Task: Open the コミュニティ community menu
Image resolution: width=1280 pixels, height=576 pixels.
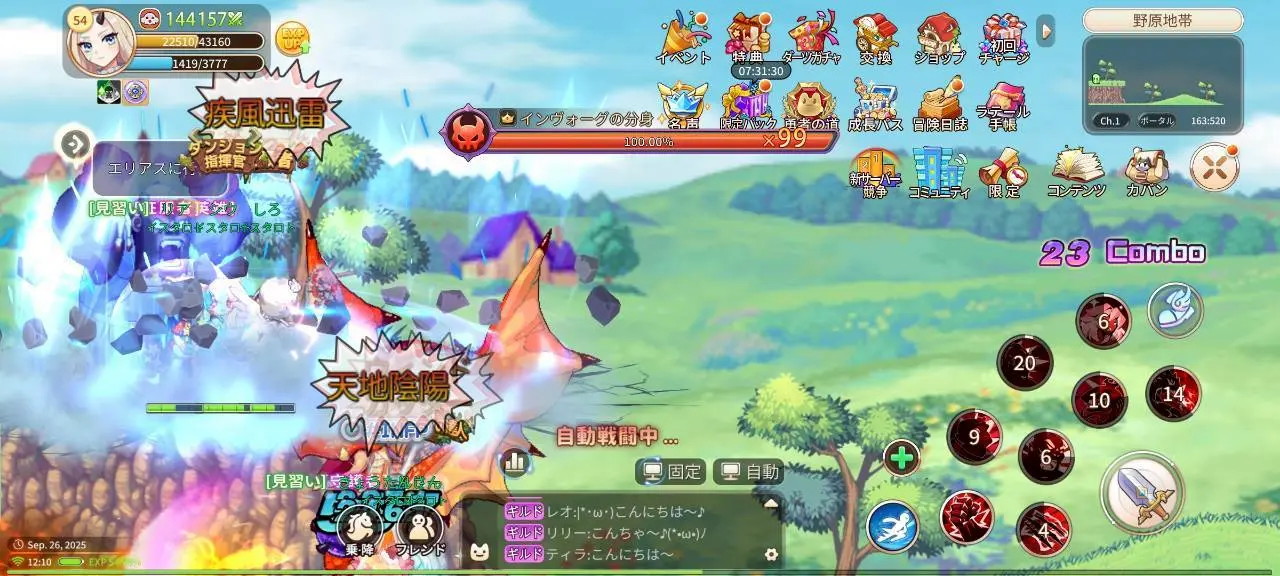Action: pyautogui.click(x=939, y=170)
